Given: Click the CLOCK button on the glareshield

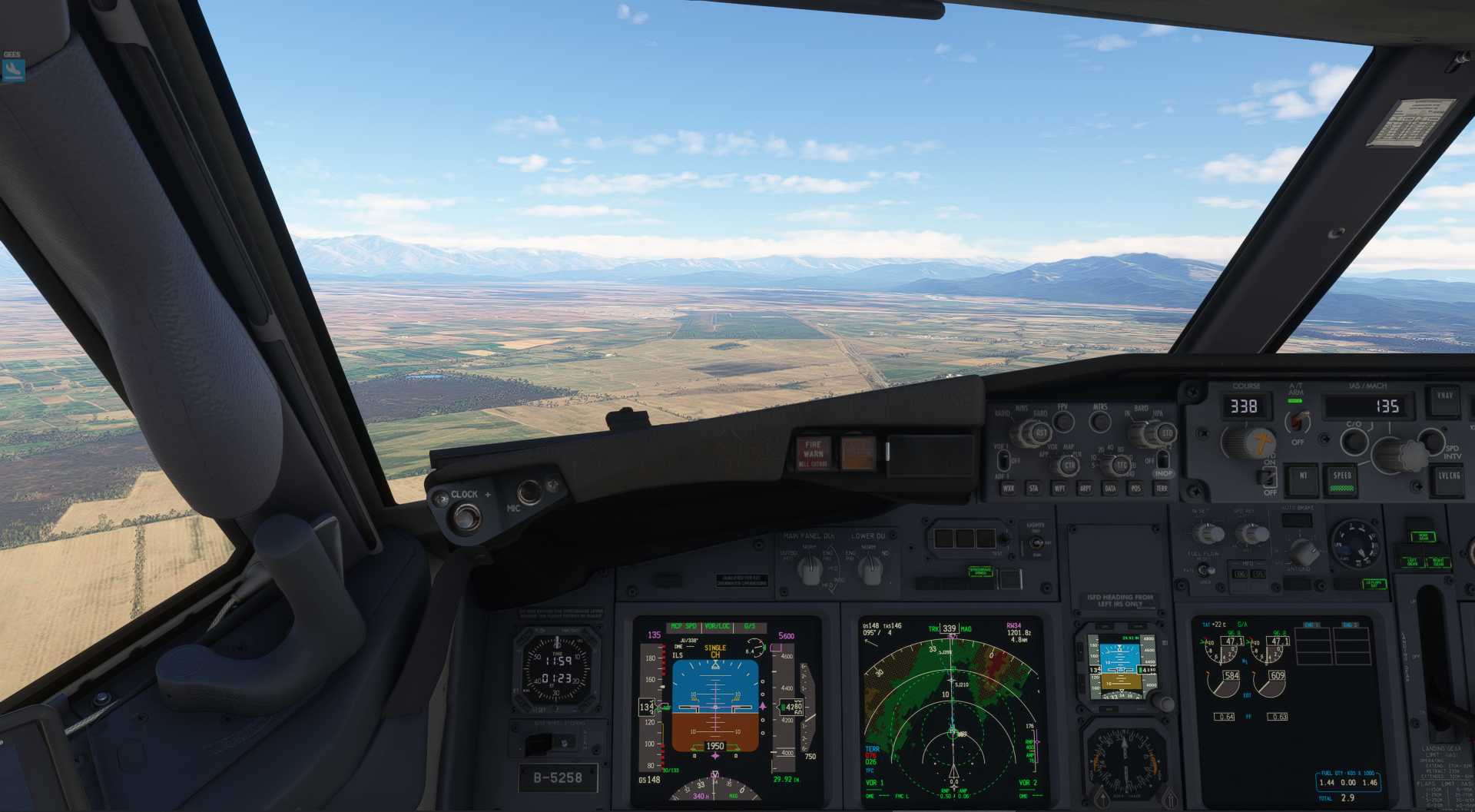Looking at the screenshot, I should pyautogui.click(x=463, y=517).
